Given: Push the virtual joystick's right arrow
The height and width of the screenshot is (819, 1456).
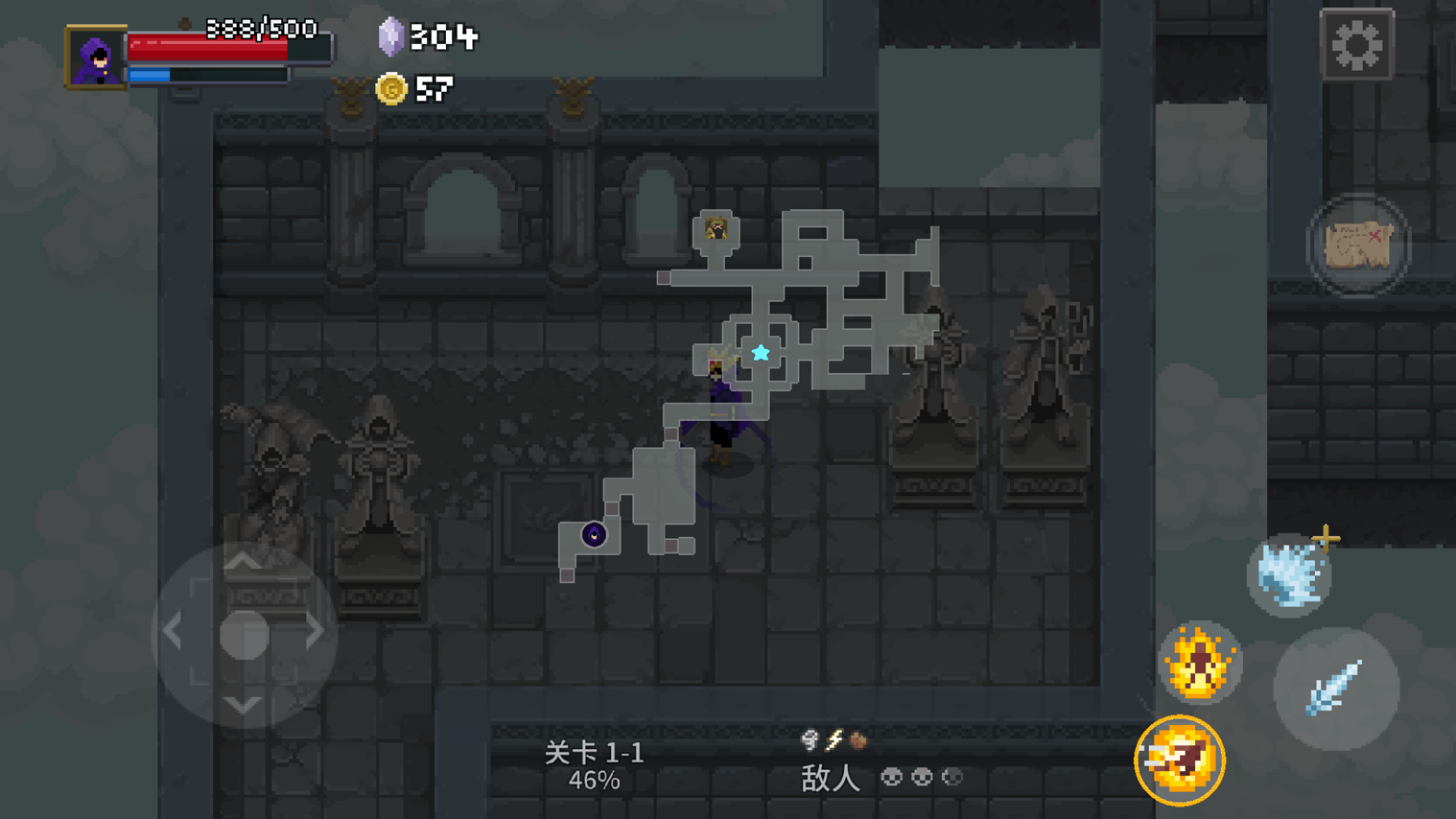Looking at the screenshot, I should 315,631.
